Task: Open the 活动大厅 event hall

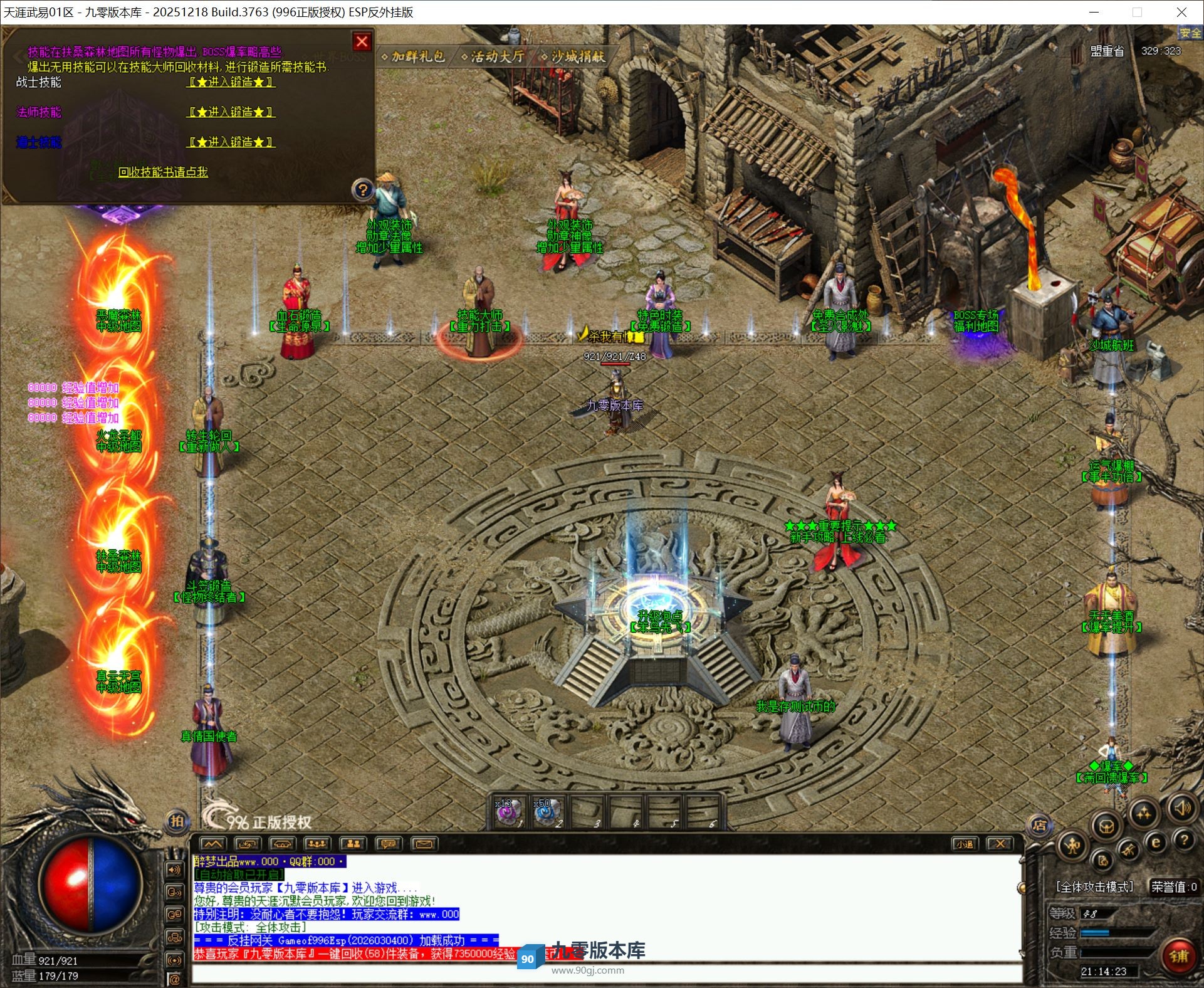Action: click(493, 56)
